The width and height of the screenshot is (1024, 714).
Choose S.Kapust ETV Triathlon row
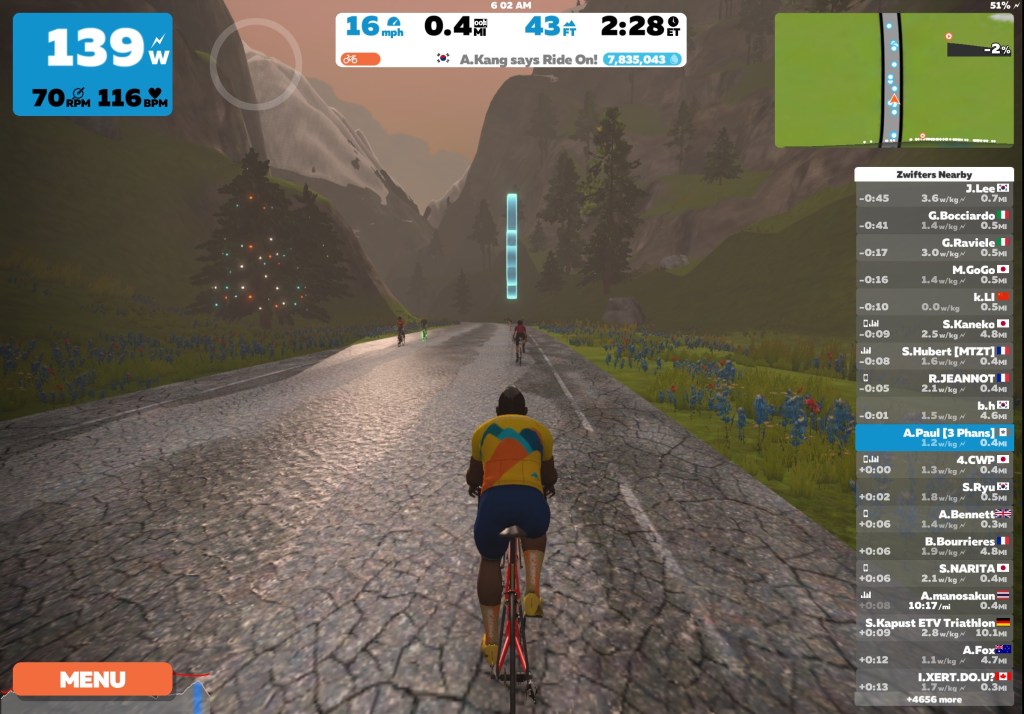(934, 627)
